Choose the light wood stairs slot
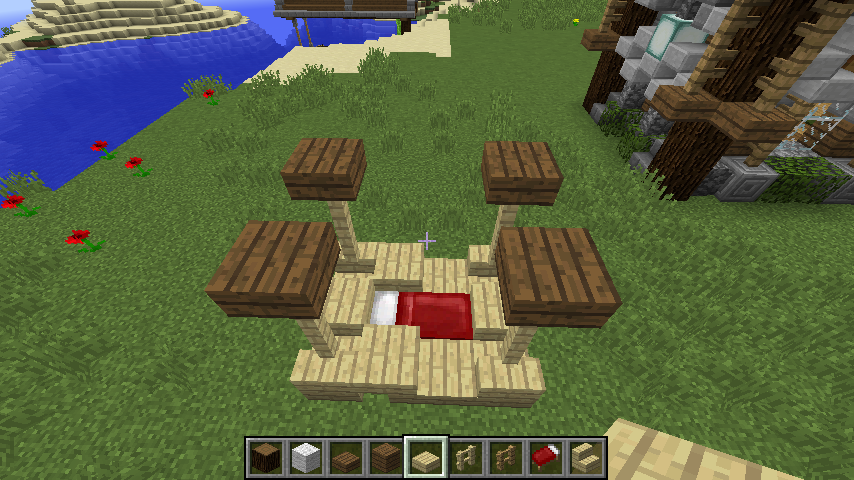854x480 pixels. point(586,458)
